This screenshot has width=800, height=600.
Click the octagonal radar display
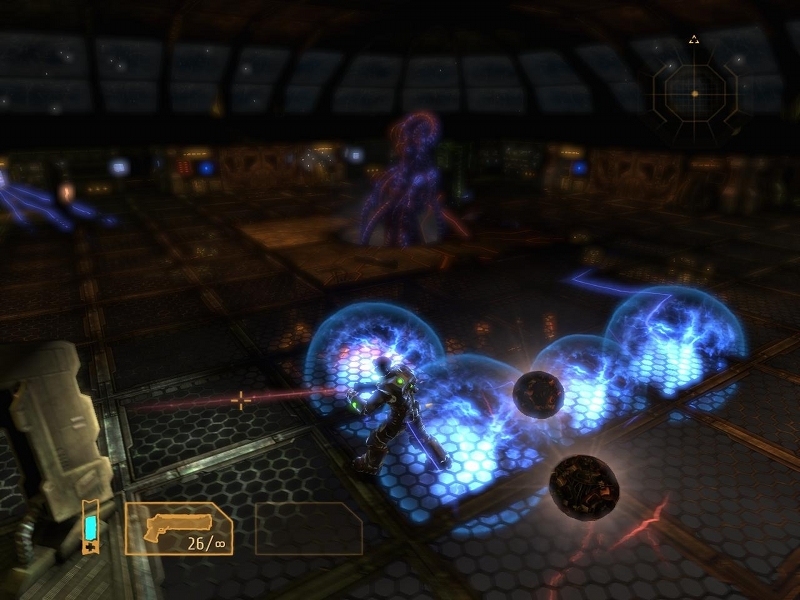[694, 93]
